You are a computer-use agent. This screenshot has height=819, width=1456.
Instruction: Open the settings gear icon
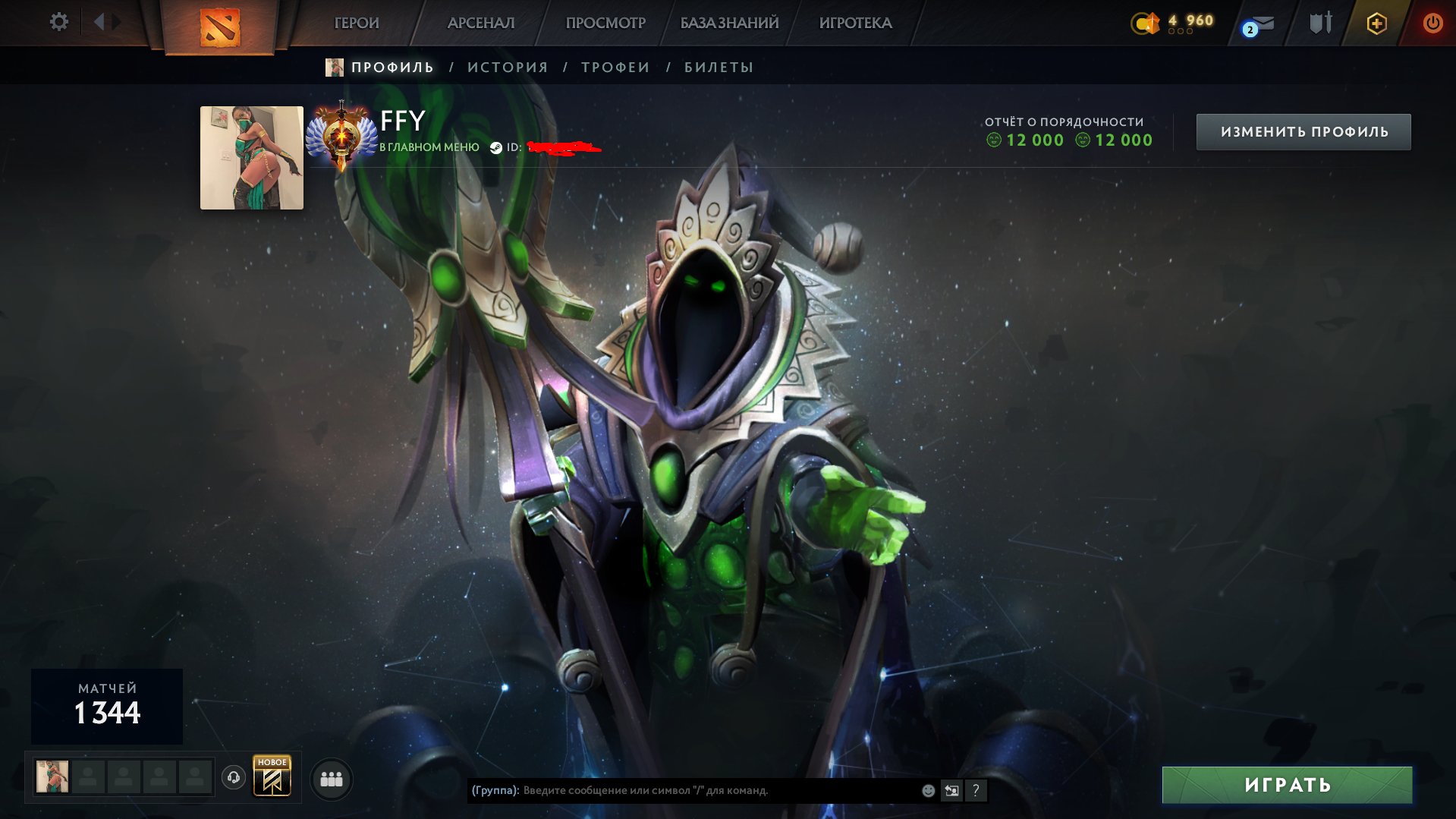[58, 22]
